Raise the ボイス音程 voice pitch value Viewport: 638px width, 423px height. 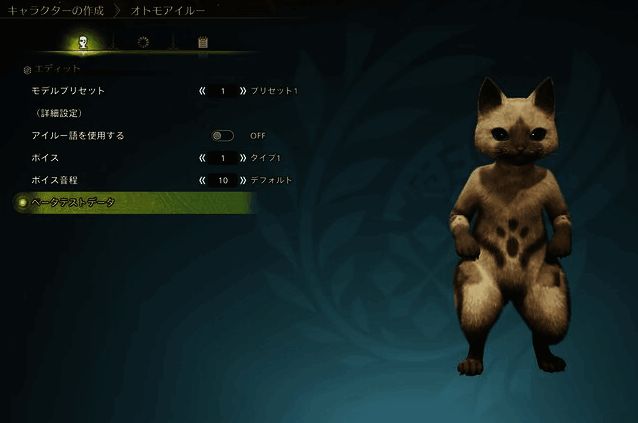(x=243, y=180)
